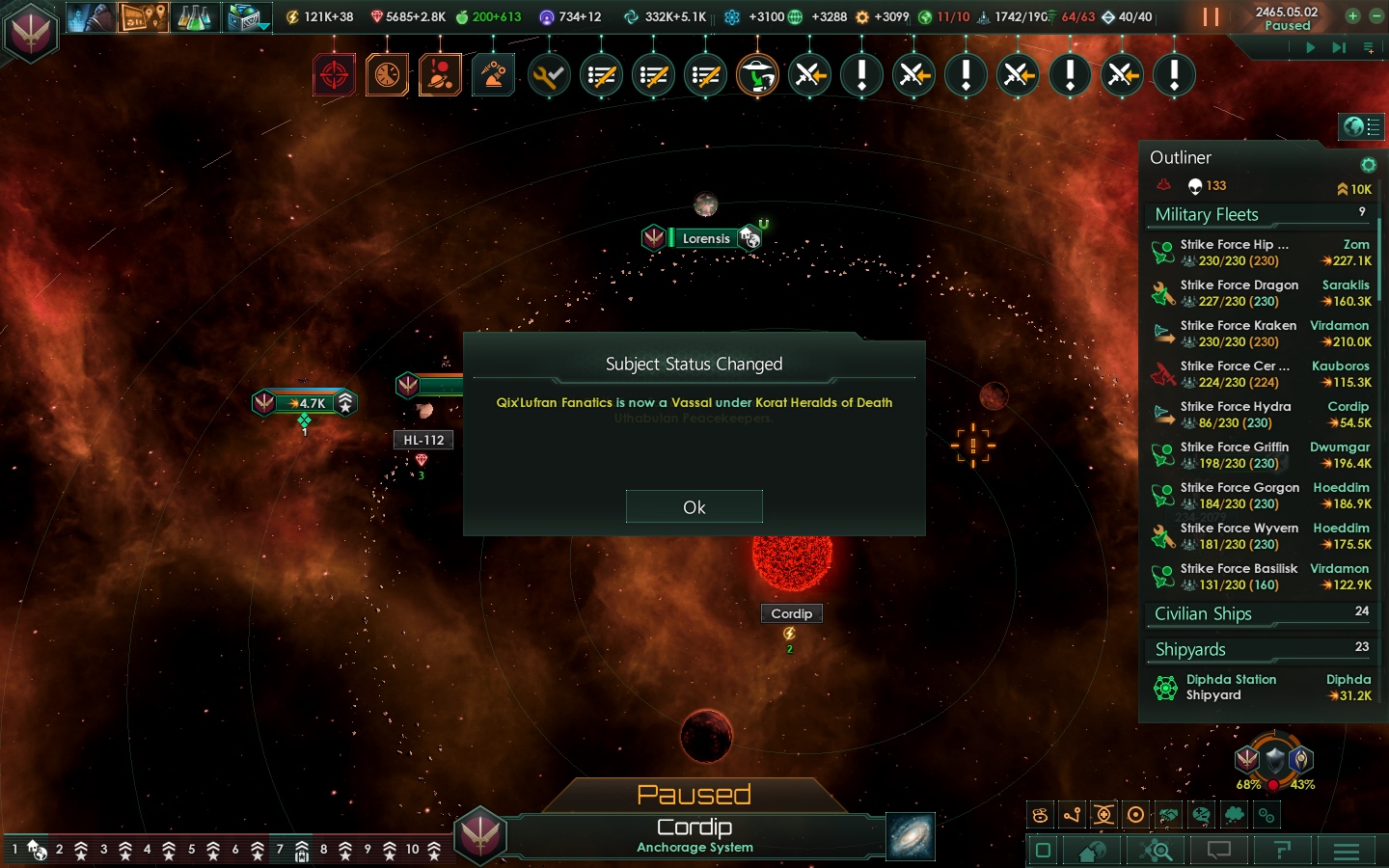Open the empire flag menu top-left
The height and width of the screenshot is (868, 1389).
click(31, 32)
